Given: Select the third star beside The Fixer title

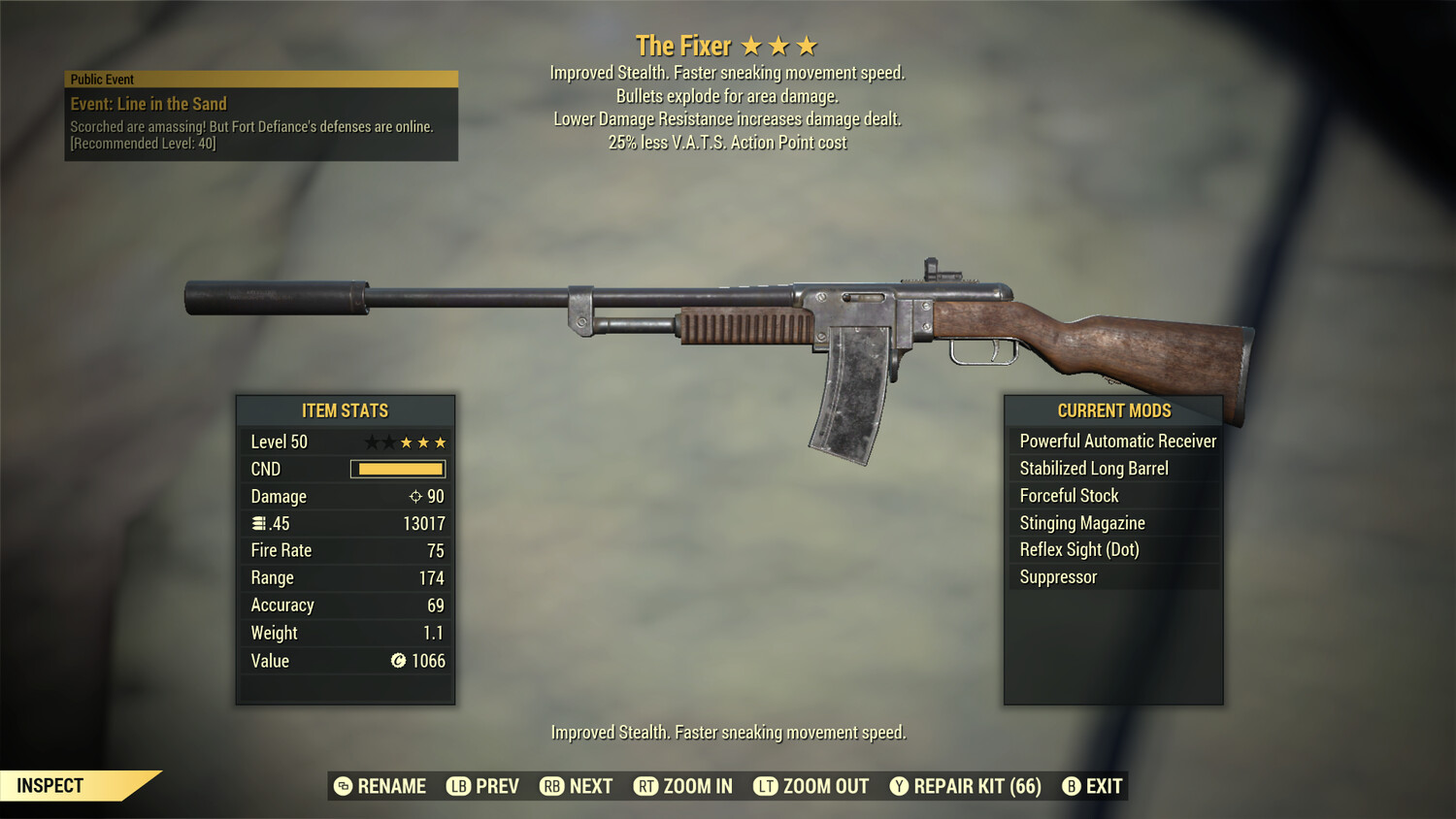Looking at the screenshot, I should tap(808, 45).
